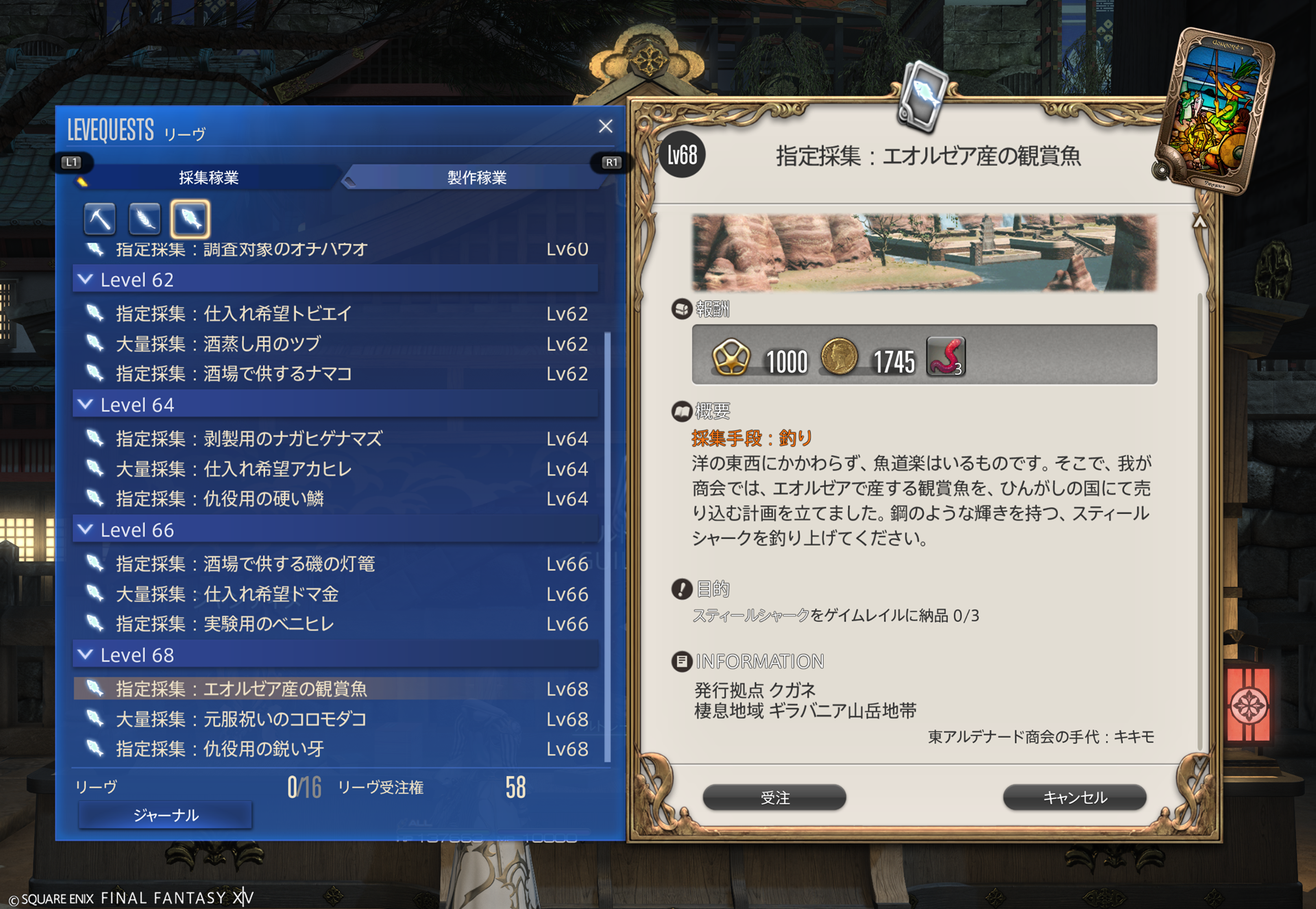Select the botanist leaf class icon
Image resolution: width=1316 pixels, height=909 pixels.
pos(145,219)
